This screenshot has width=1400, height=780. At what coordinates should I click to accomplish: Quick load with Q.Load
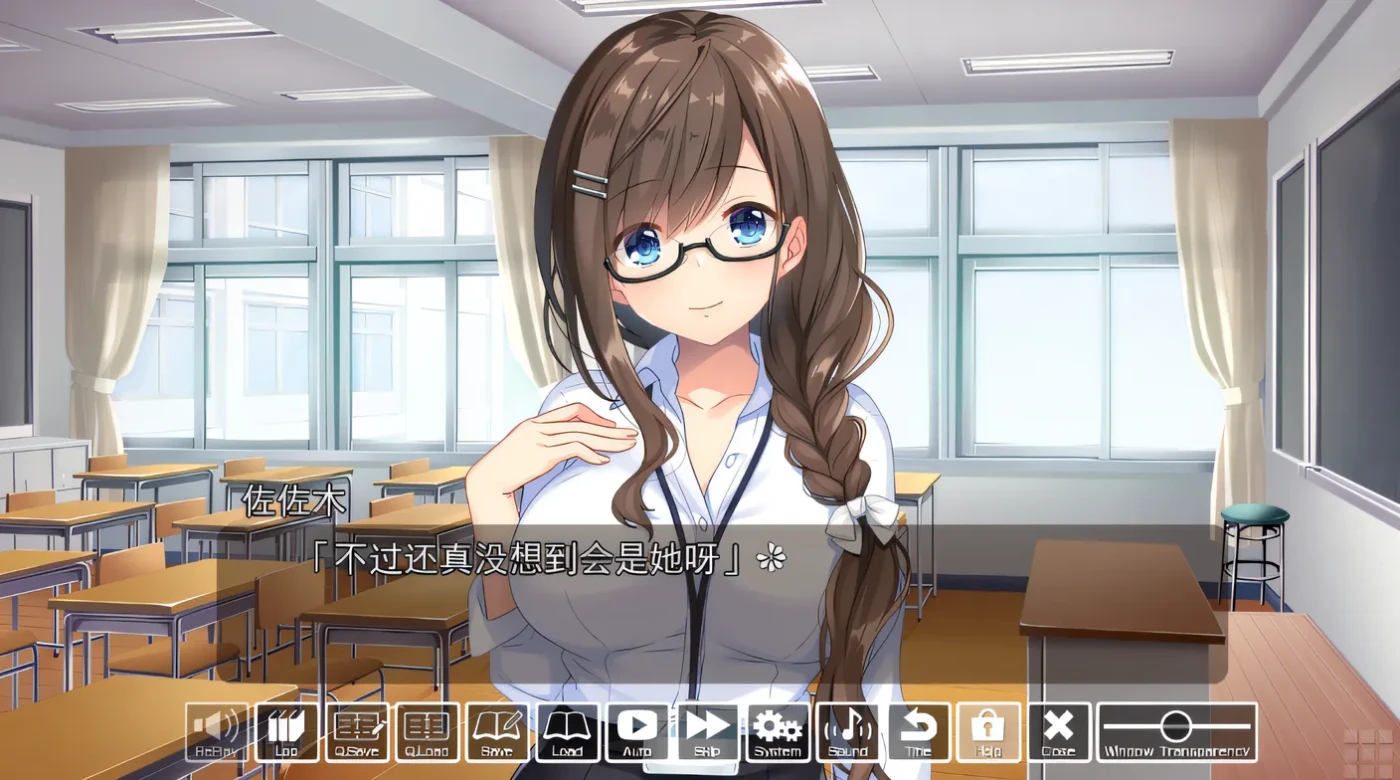(427, 732)
